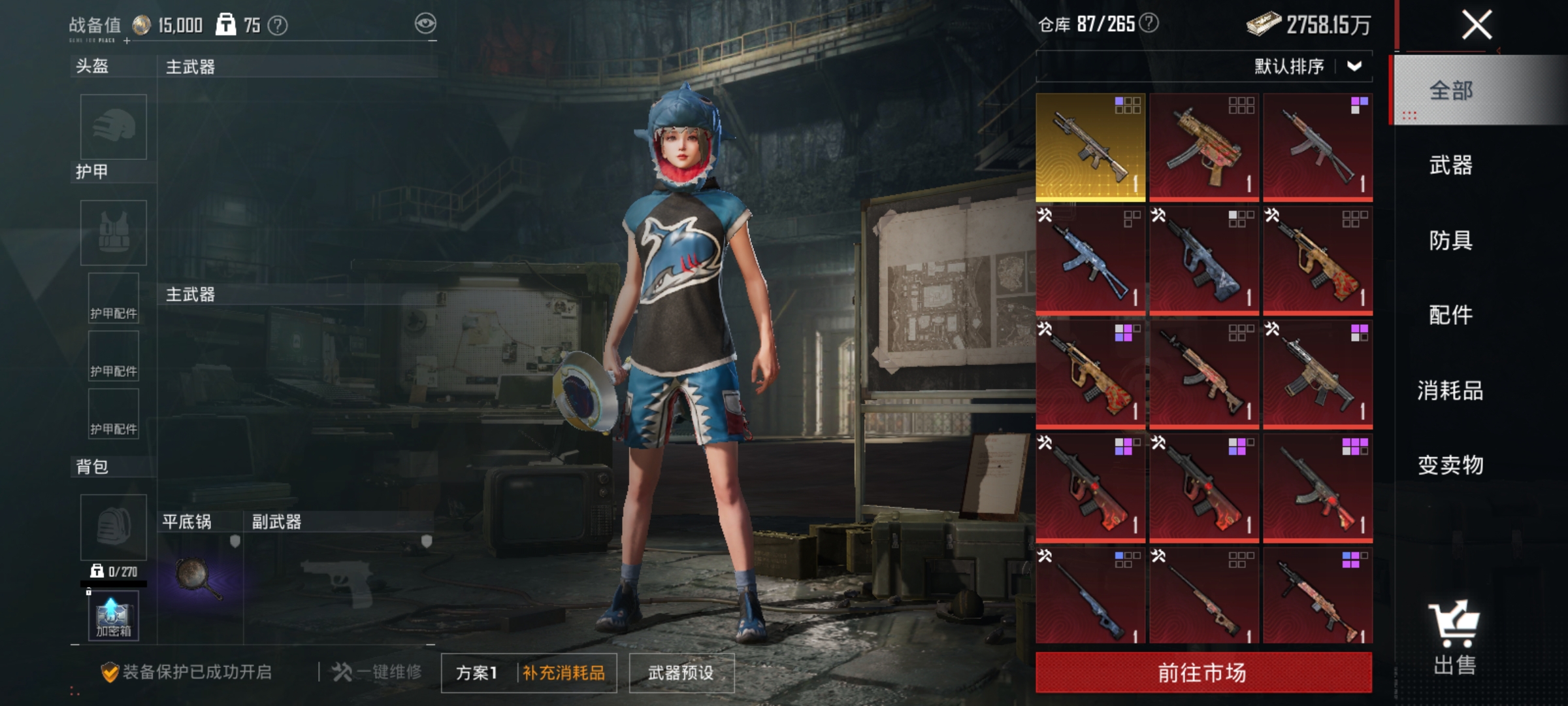Select the 全部 all-items tab

[1451, 90]
